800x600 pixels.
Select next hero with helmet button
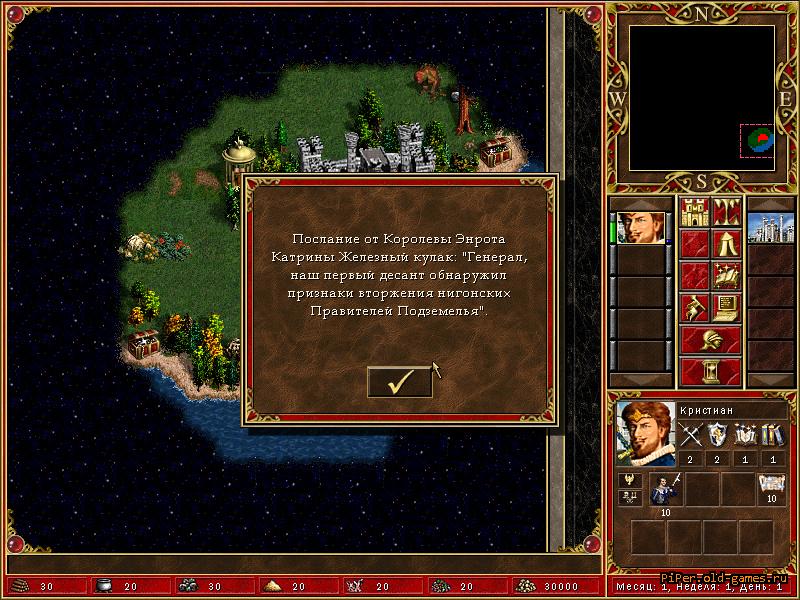(x=710, y=339)
